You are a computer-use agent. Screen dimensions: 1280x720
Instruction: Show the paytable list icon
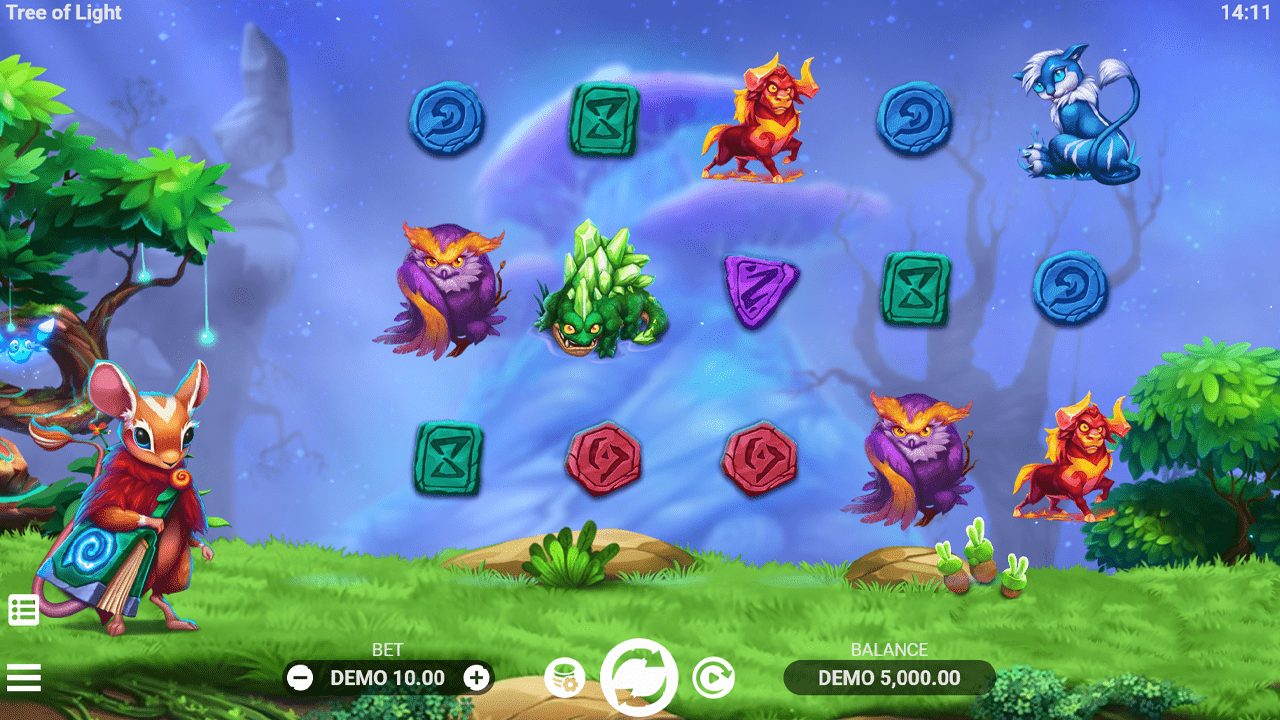pos(24,609)
